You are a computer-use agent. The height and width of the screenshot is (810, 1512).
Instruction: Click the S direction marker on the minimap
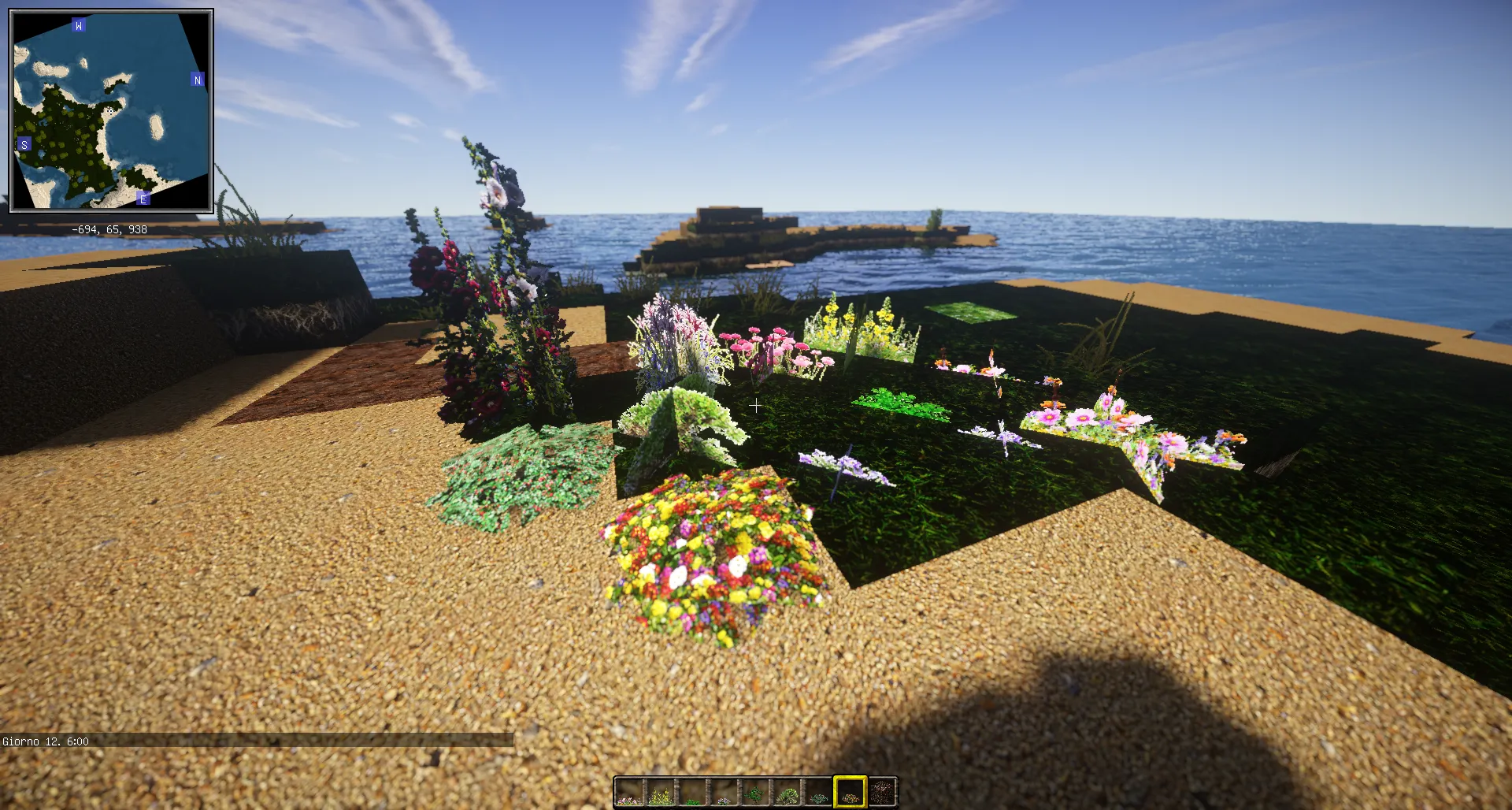click(x=24, y=145)
